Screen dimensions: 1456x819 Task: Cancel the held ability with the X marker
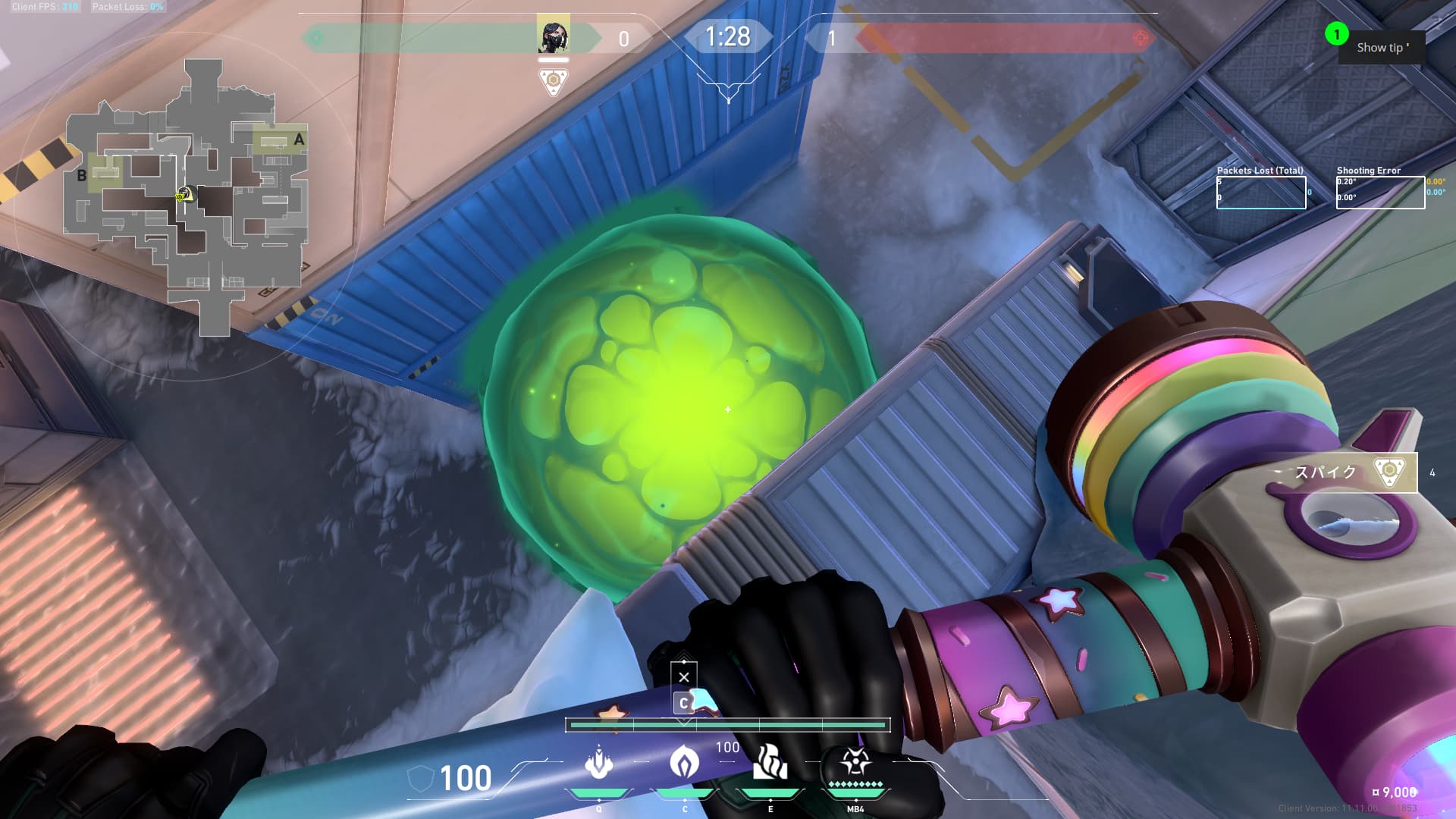click(x=684, y=676)
